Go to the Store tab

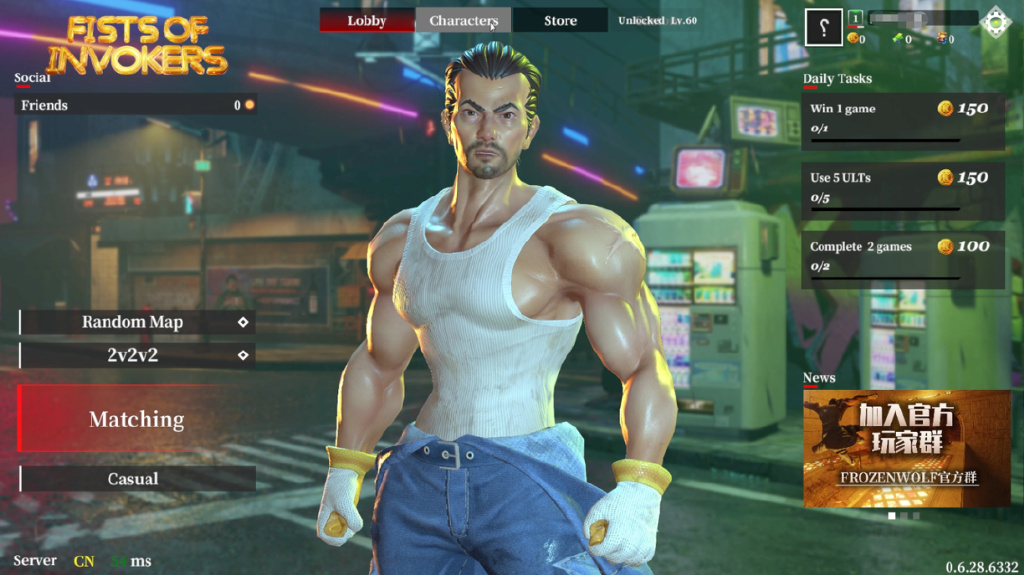[560, 20]
